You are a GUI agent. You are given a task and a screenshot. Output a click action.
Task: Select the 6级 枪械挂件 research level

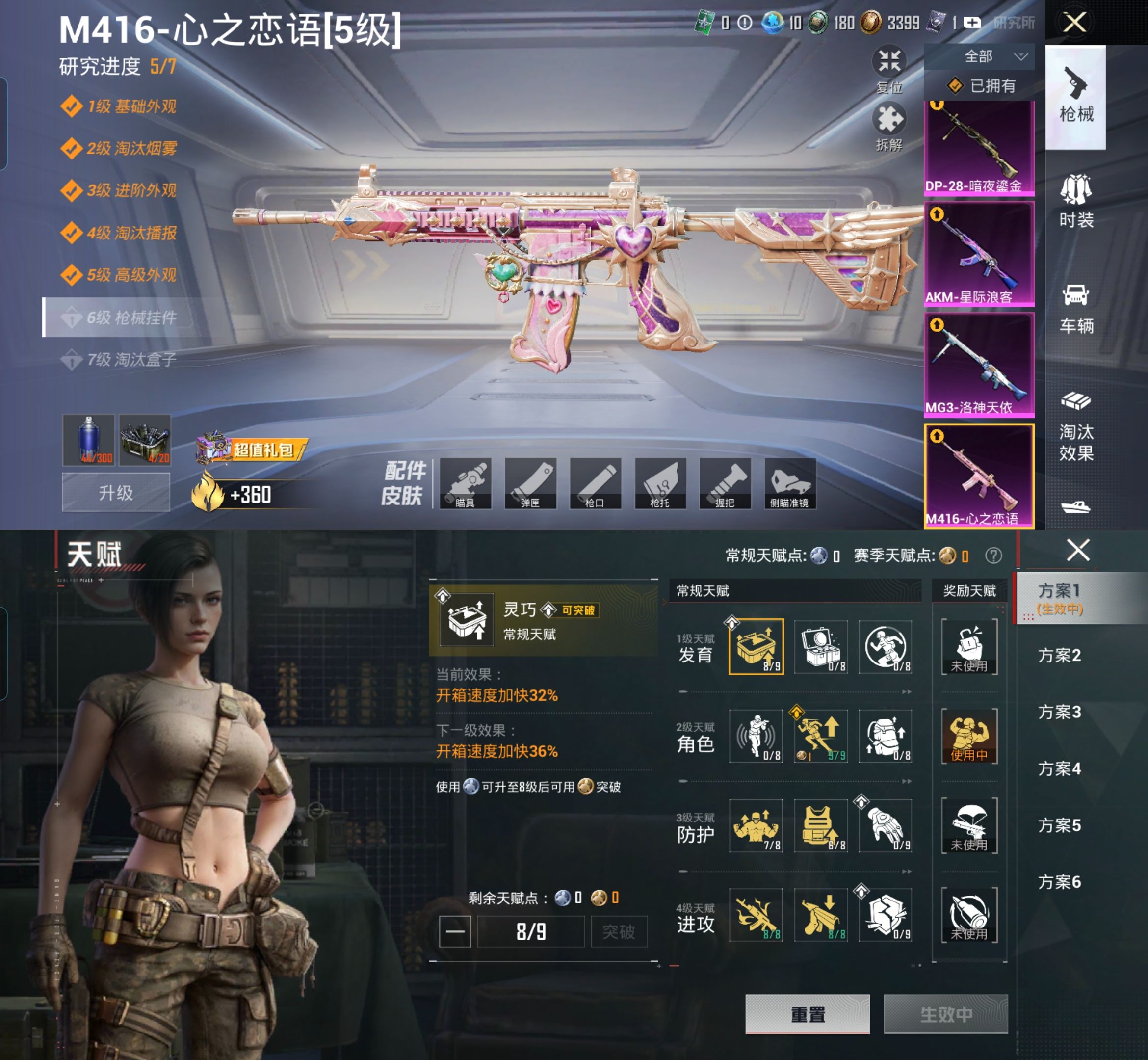click(x=123, y=317)
